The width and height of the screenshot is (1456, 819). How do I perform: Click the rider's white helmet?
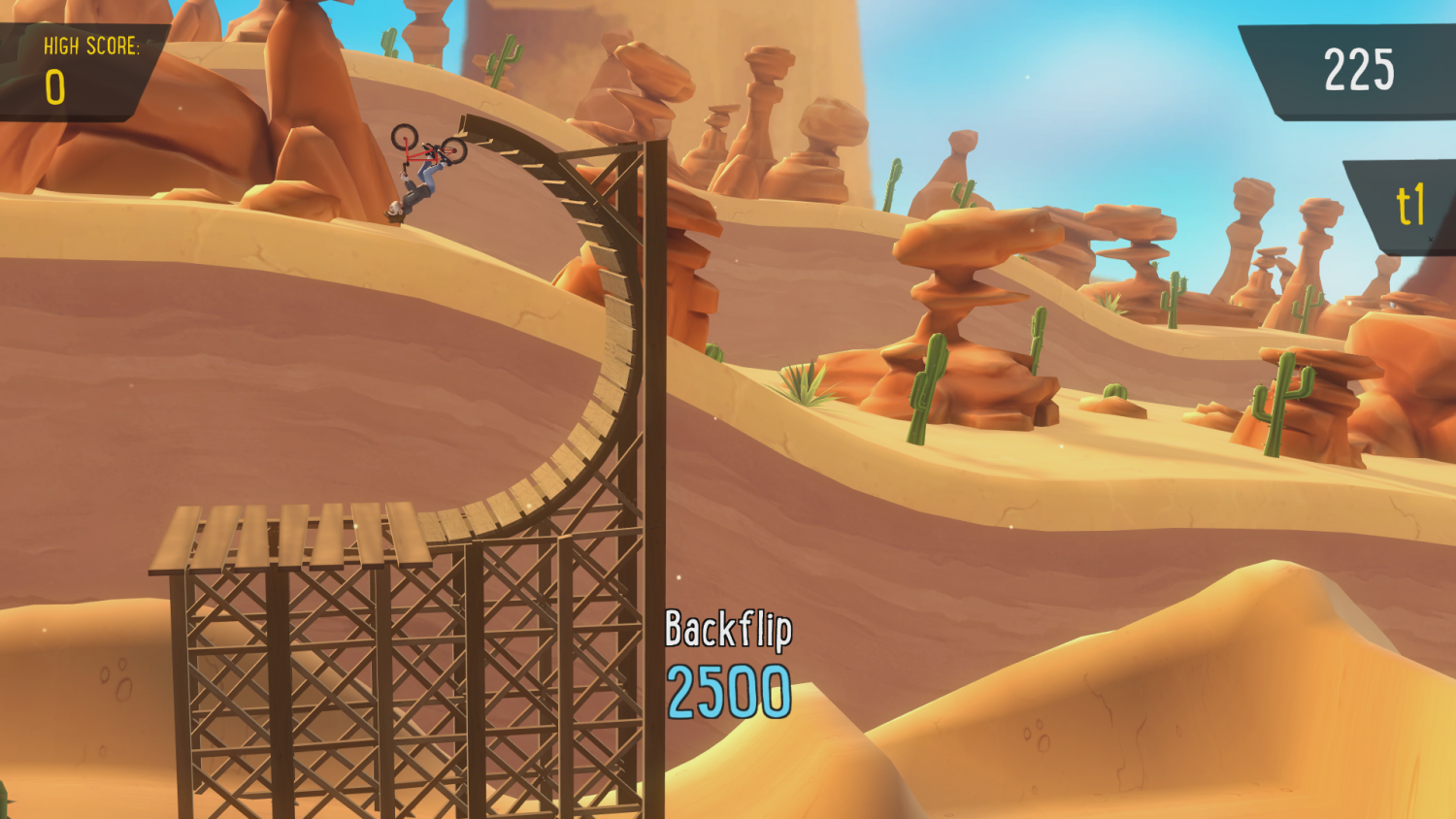click(x=393, y=208)
